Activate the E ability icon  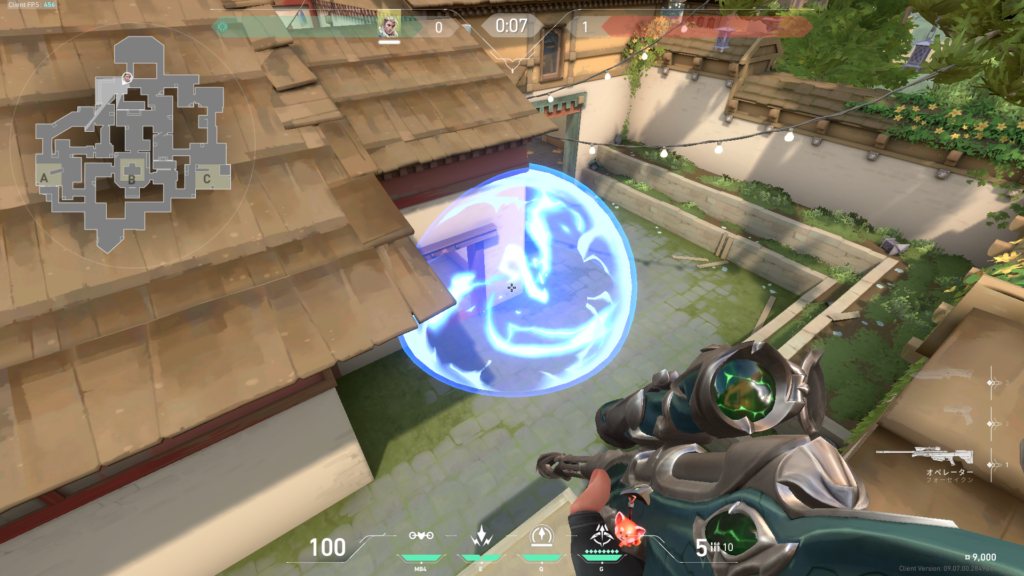click(479, 537)
